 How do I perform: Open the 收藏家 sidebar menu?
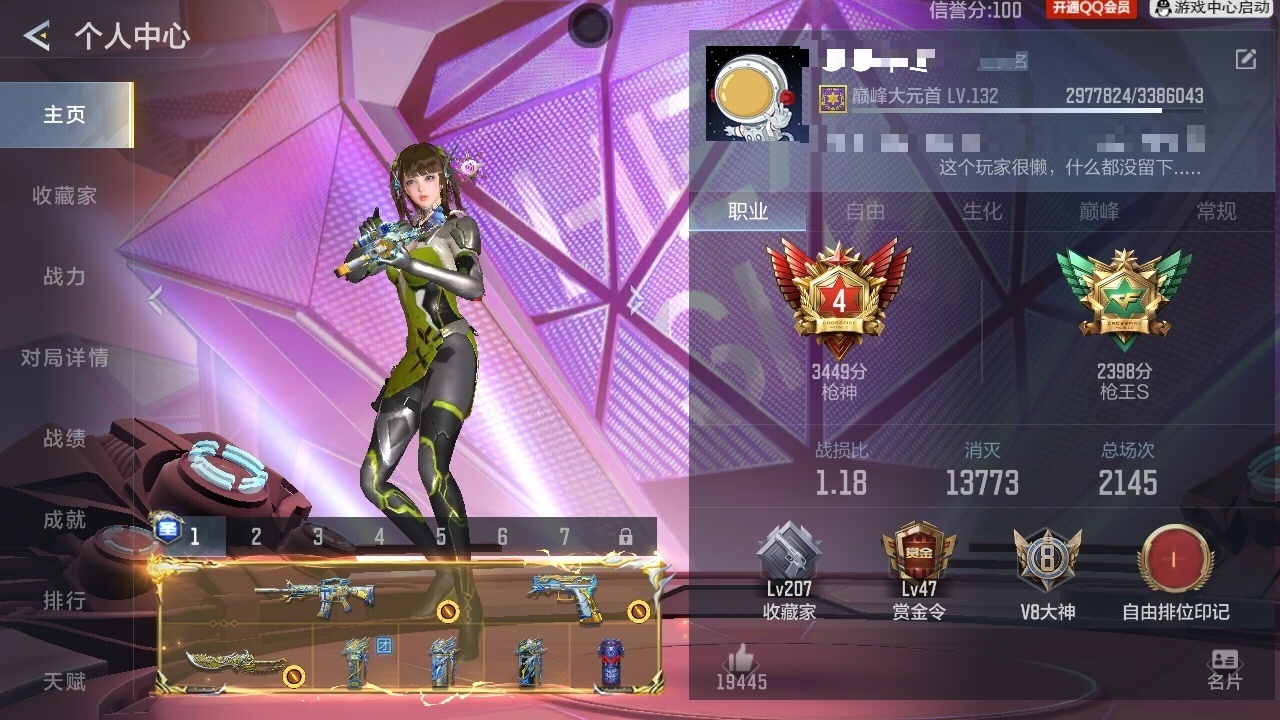[x=65, y=196]
